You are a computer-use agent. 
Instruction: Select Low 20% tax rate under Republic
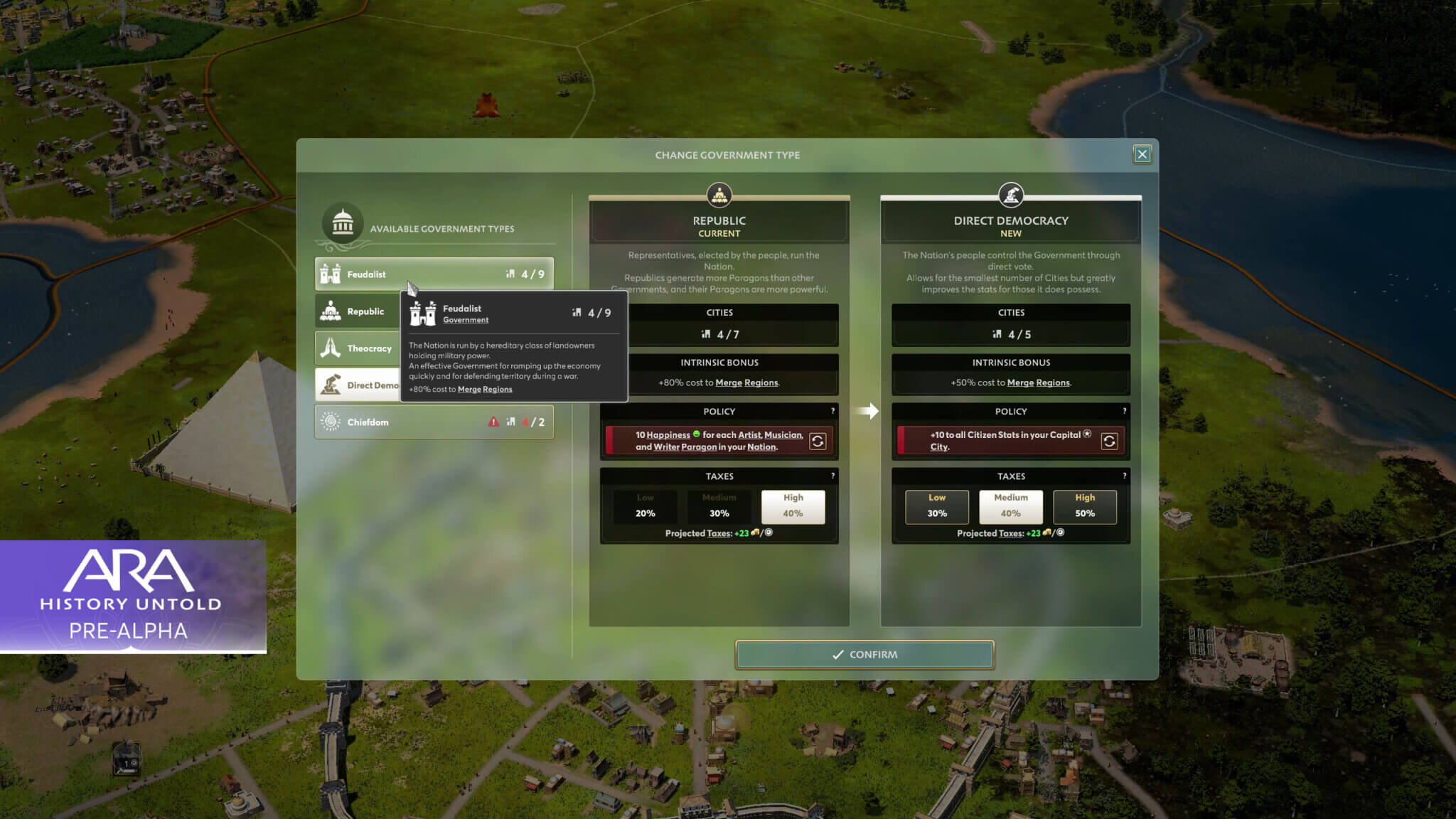645,506
